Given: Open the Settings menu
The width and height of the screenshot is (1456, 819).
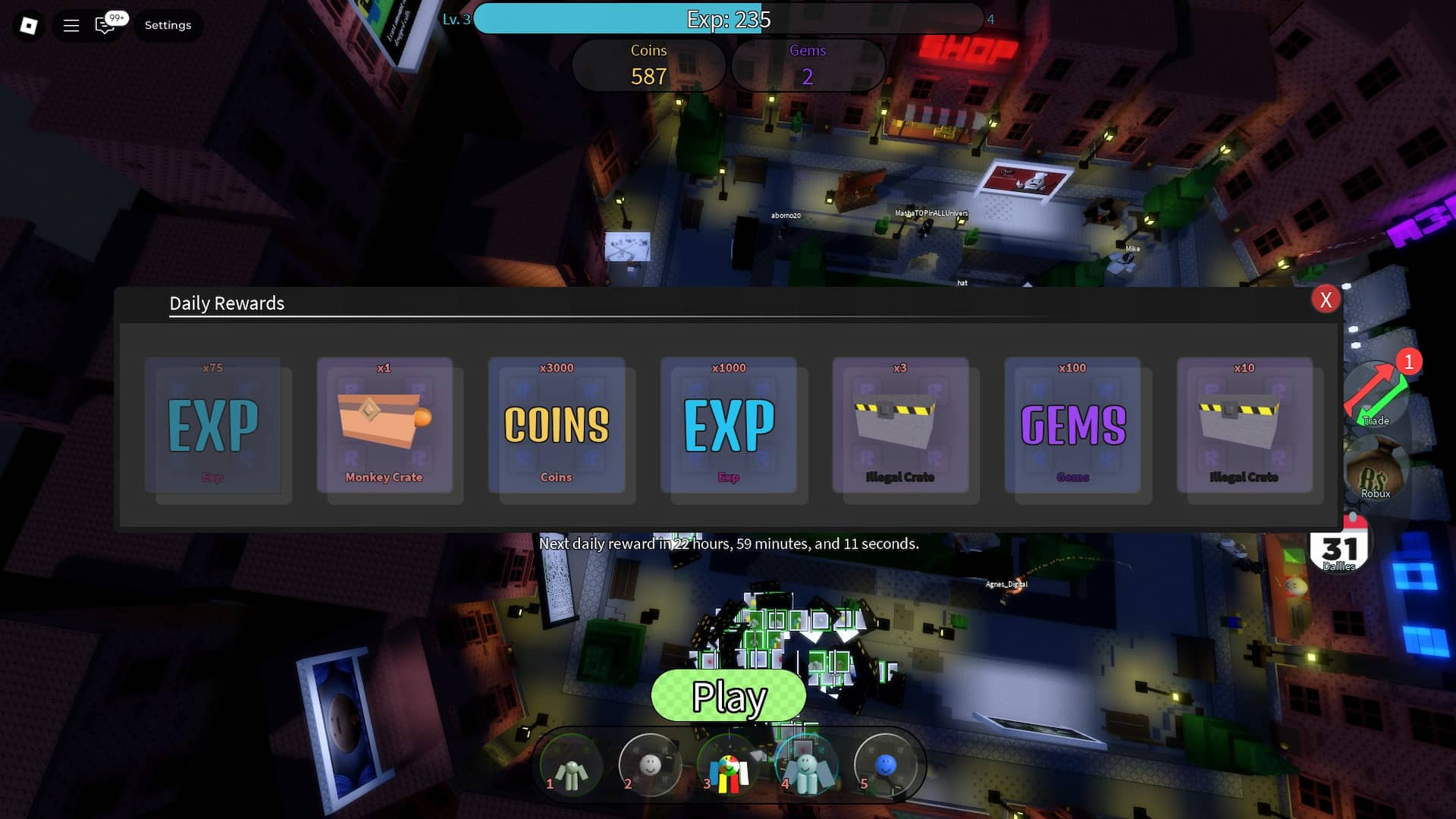Looking at the screenshot, I should (x=167, y=24).
